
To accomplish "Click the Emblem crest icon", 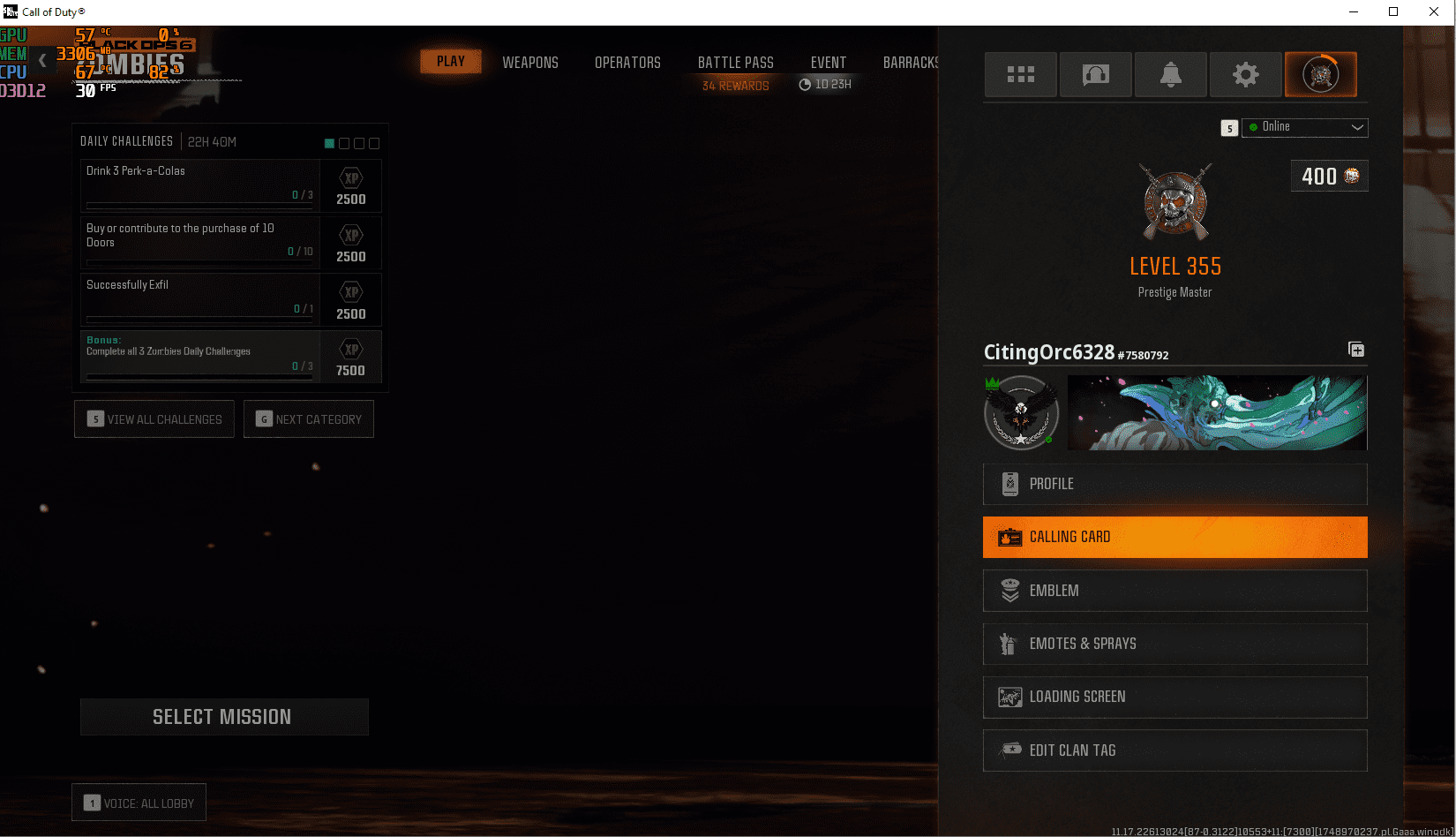I will click(x=1009, y=590).
